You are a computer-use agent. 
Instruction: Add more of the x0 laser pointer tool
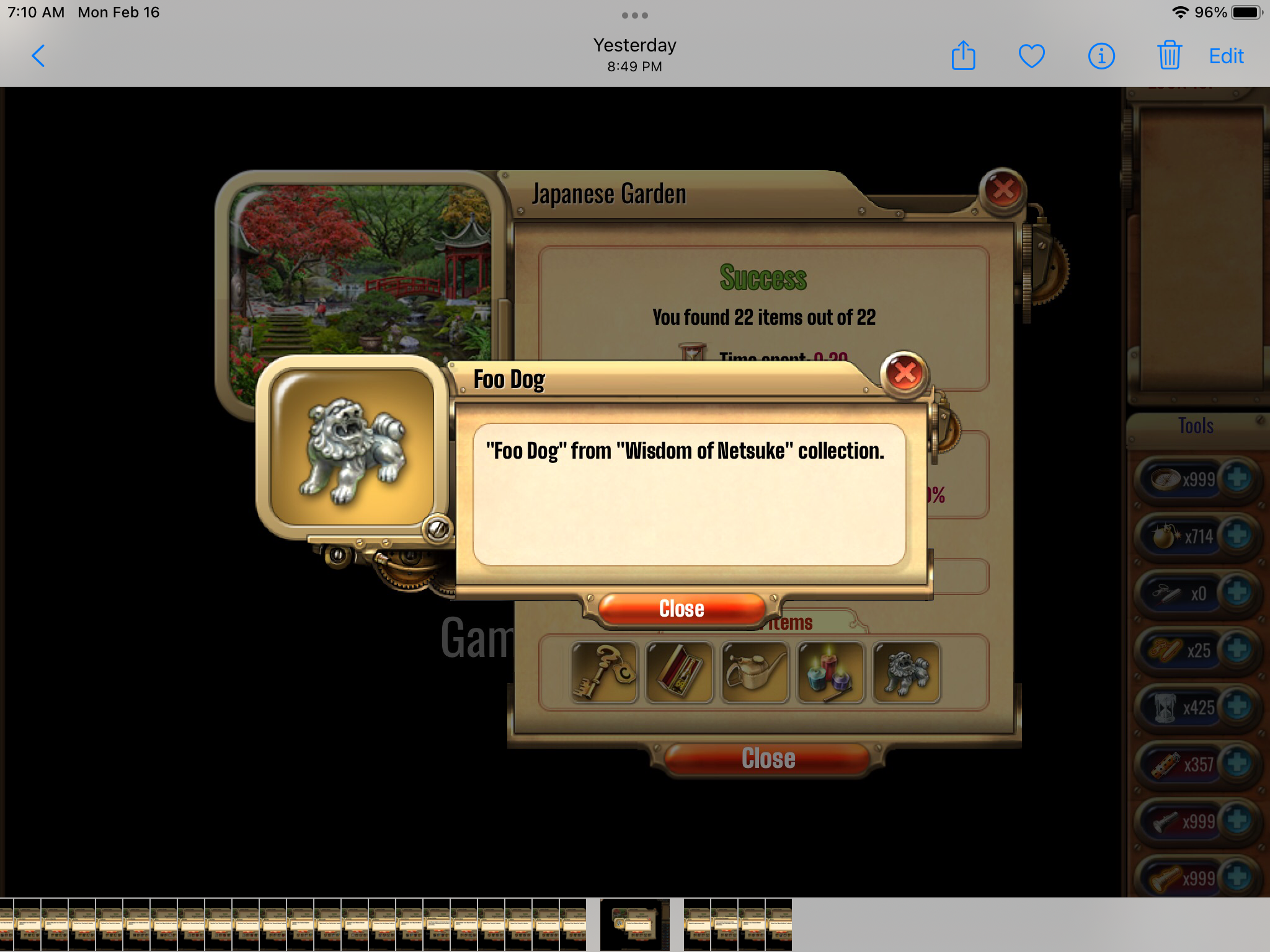1237,593
